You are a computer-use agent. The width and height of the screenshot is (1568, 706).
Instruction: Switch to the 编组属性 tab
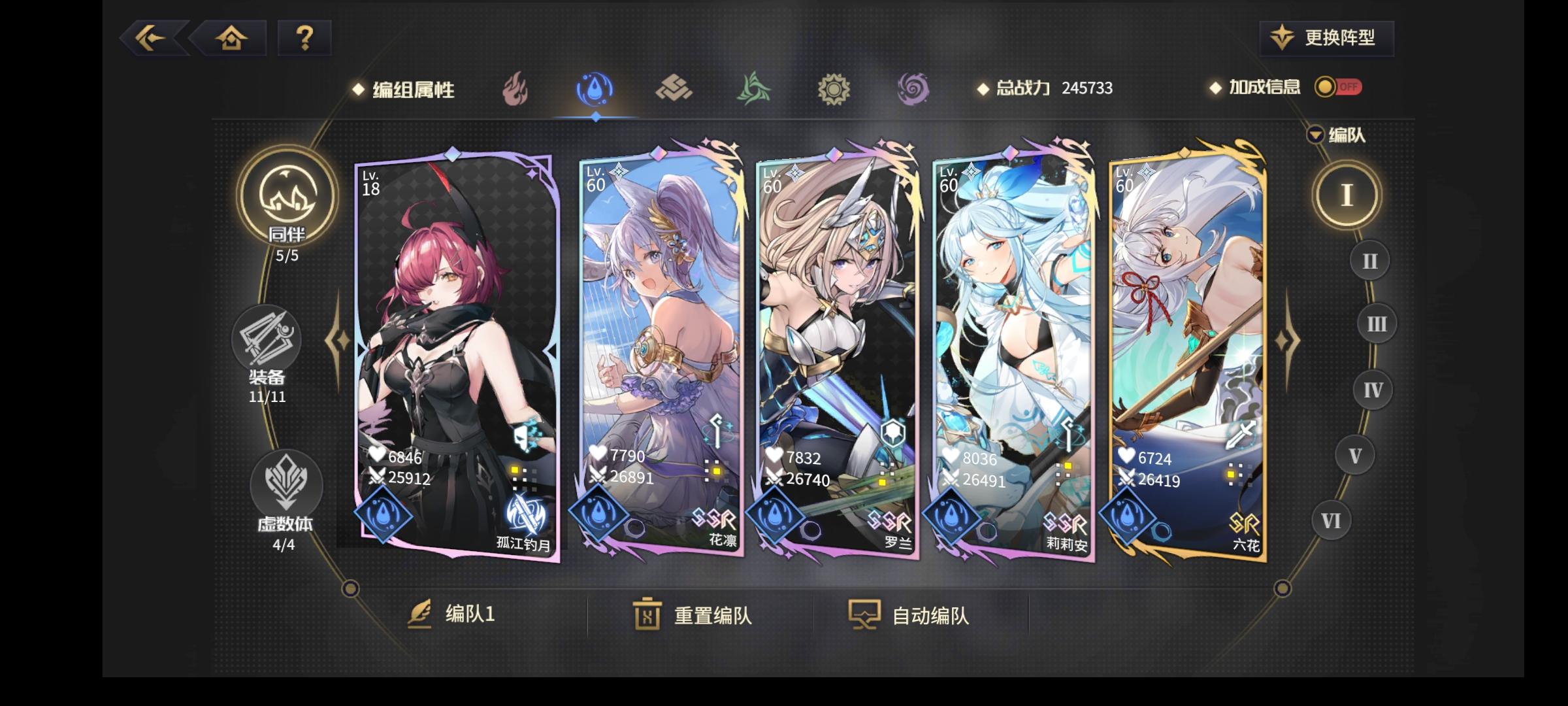tap(411, 88)
